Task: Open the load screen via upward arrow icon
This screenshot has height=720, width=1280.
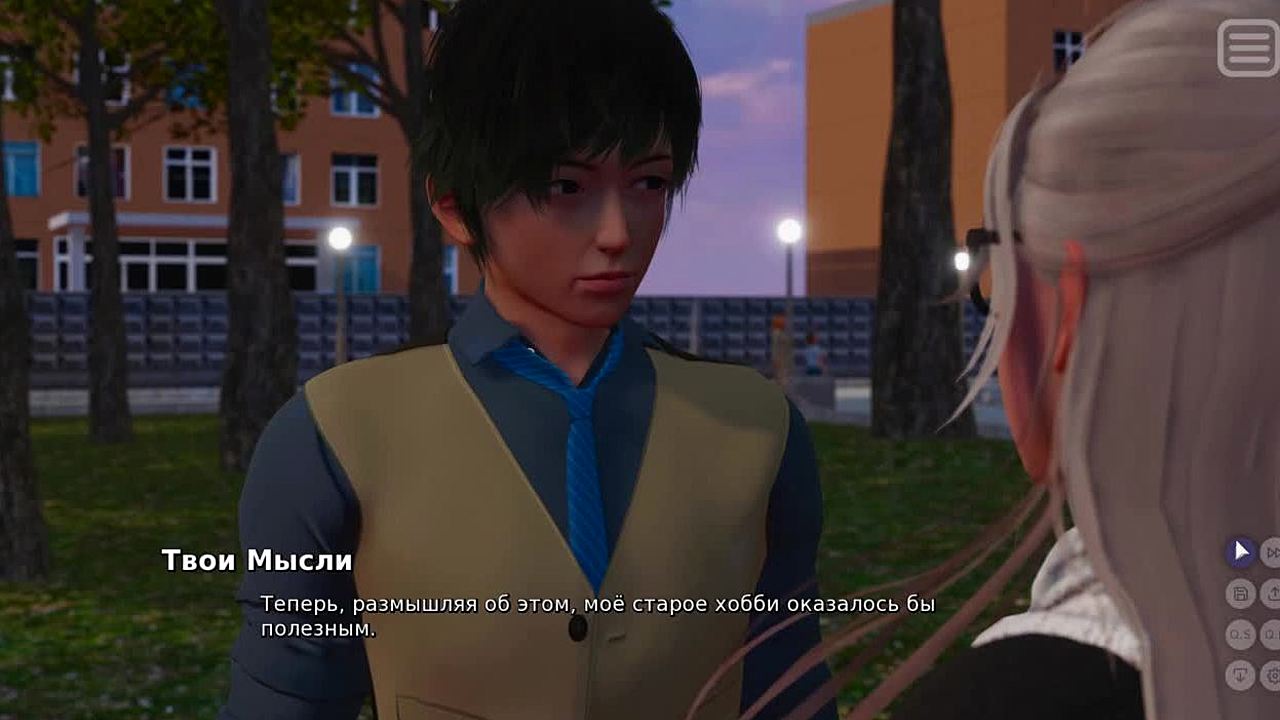Action: point(1272,594)
